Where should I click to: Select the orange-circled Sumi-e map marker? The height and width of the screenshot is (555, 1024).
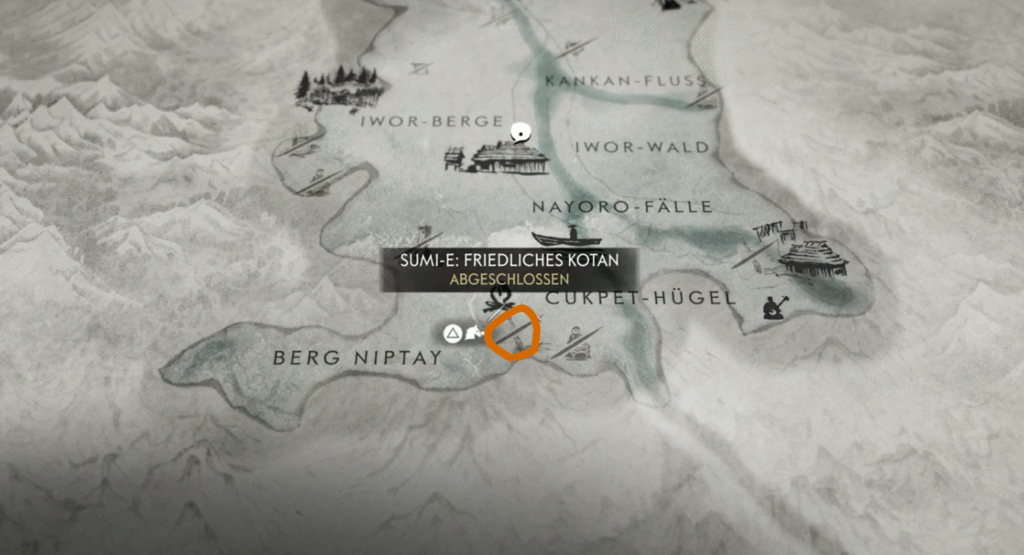click(x=513, y=334)
